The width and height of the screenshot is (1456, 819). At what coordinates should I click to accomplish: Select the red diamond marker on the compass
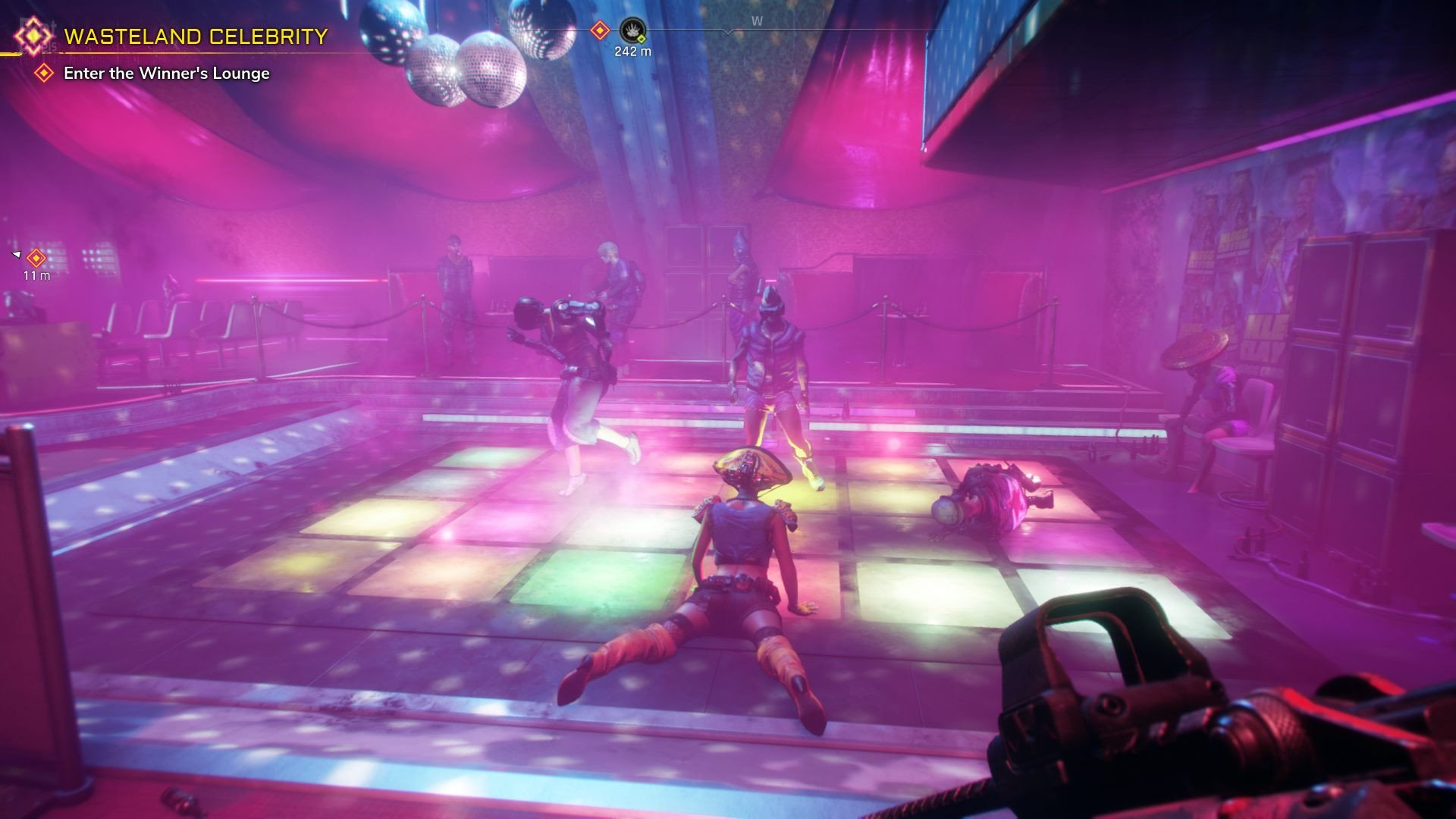click(600, 30)
